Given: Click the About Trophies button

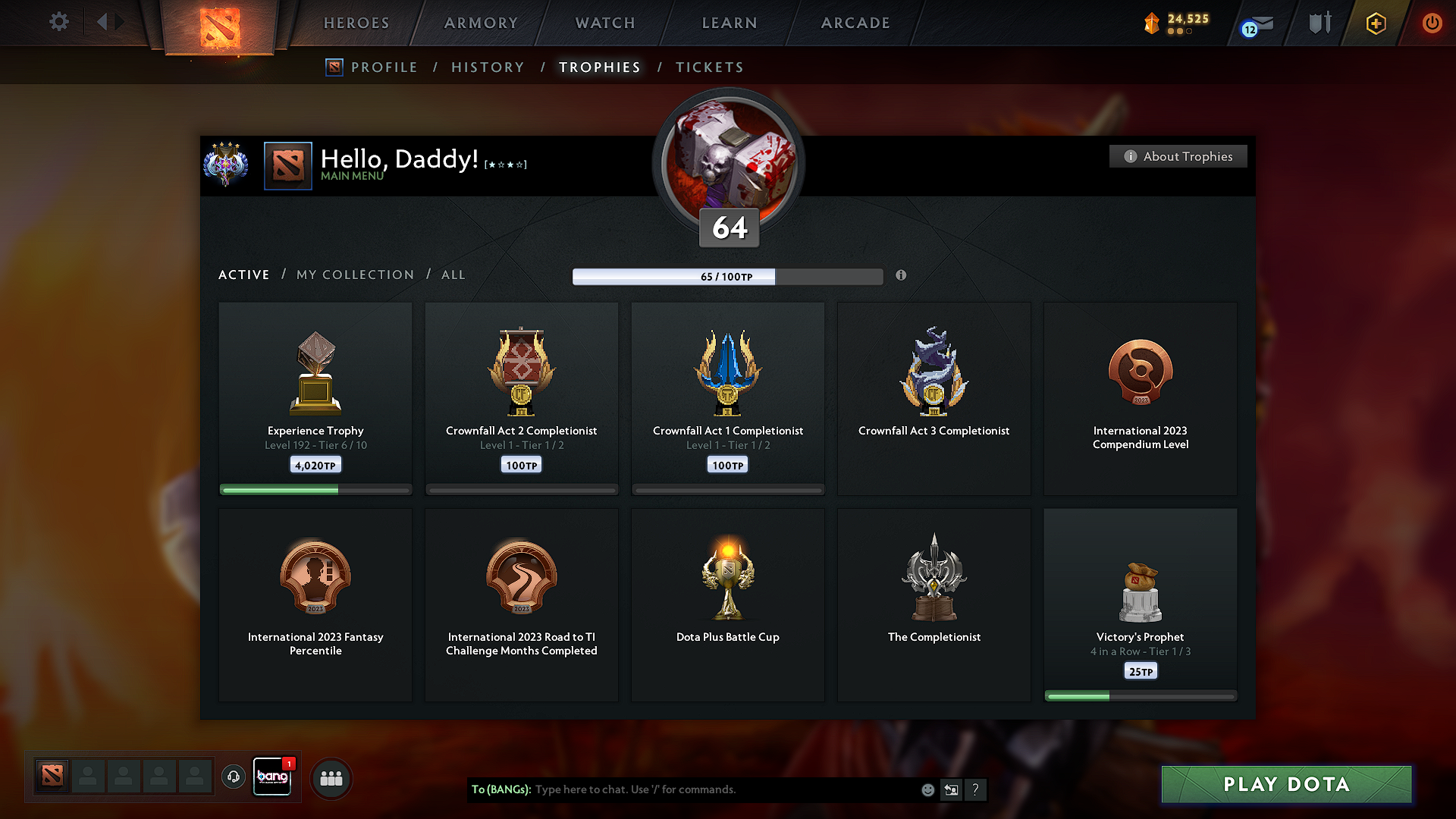Looking at the screenshot, I should point(1178,156).
